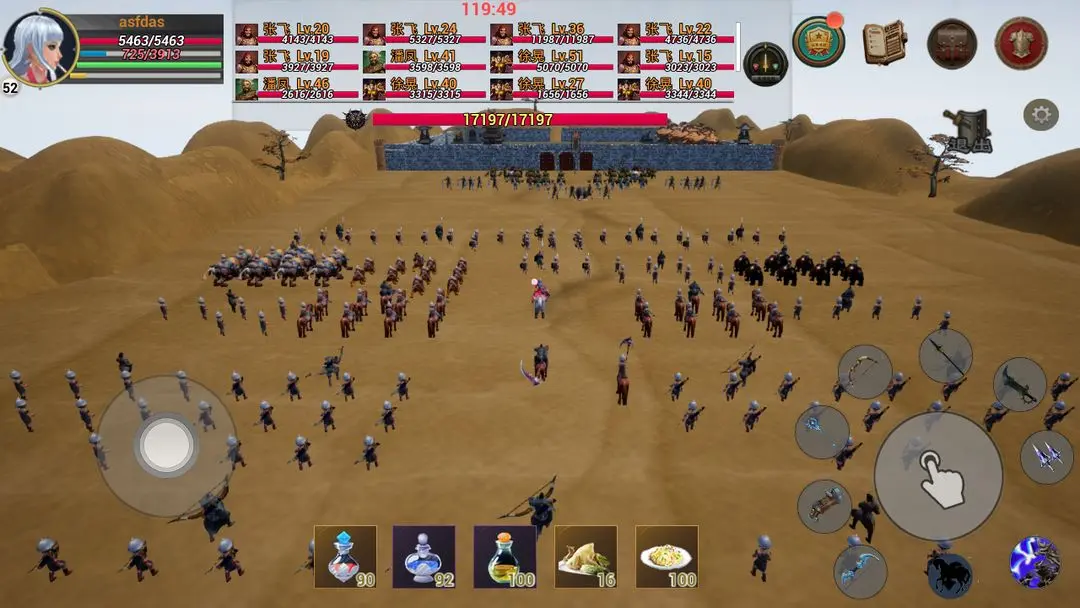The height and width of the screenshot is (608, 1080).
Task: Open the leather backpack inventory
Action: [x=952, y=43]
